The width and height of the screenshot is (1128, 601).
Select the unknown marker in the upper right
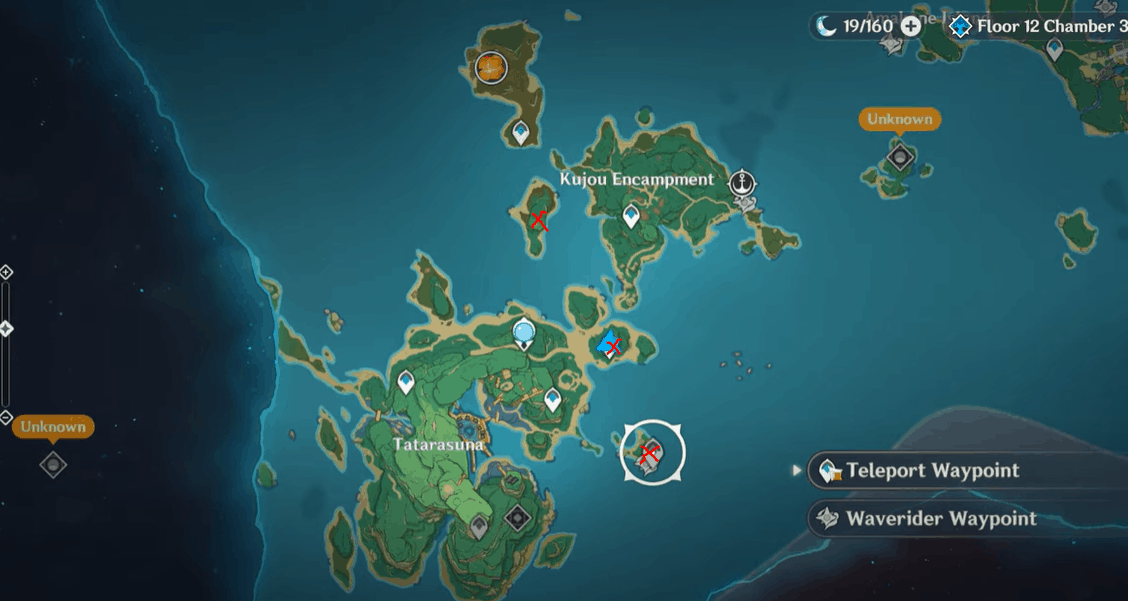pyautogui.click(x=900, y=156)
